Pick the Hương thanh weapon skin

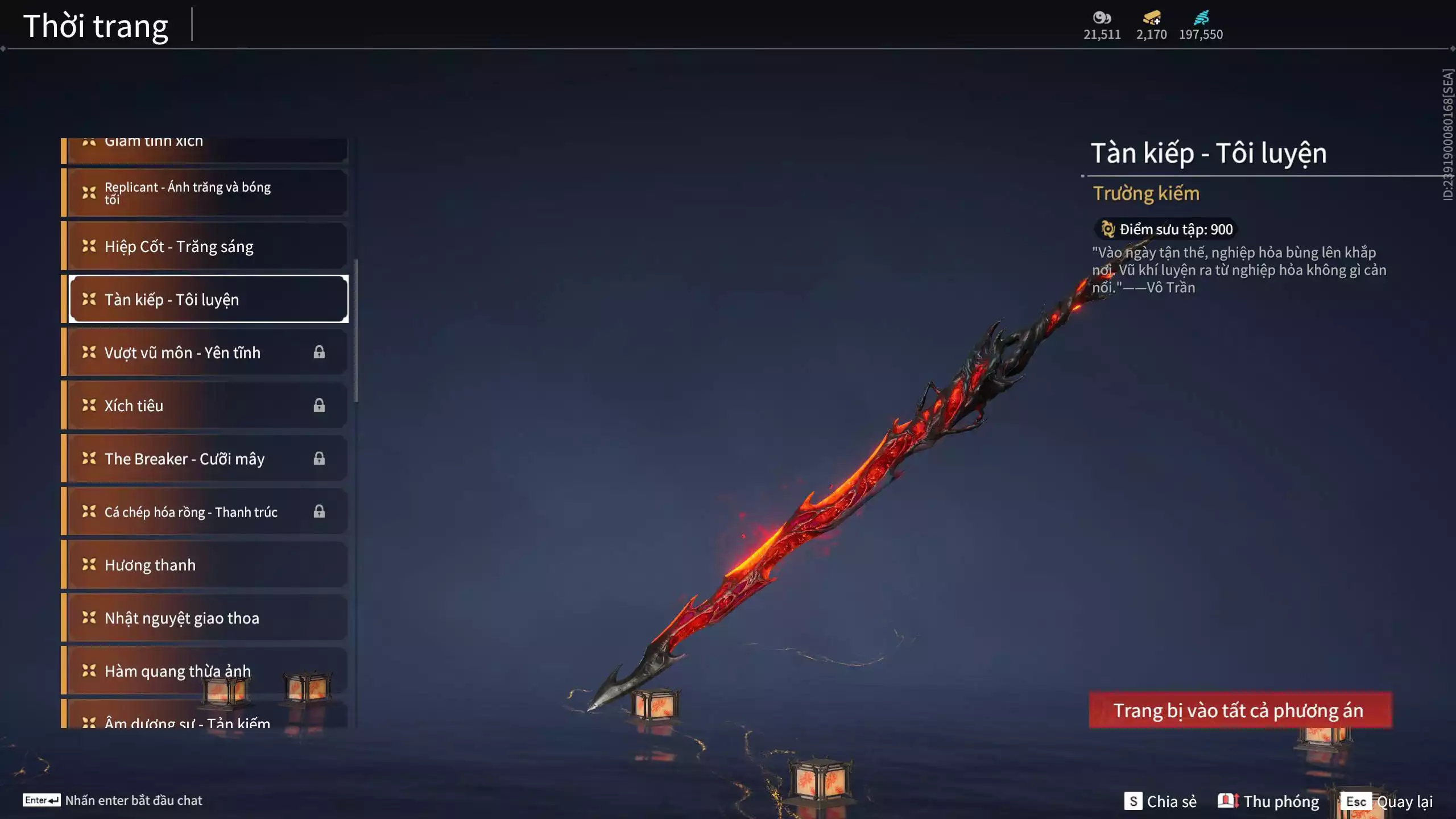(x=205, y=565)
